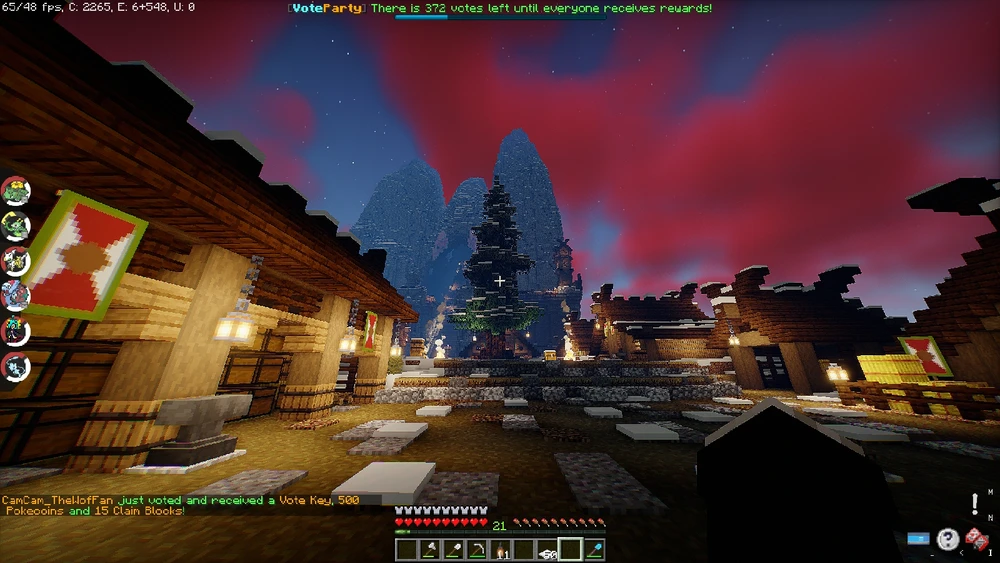This screenshot has width=1000, height=563.
Task: Select the axe hotbar slot
Action: pyautogui.click(x=429, y=549)
